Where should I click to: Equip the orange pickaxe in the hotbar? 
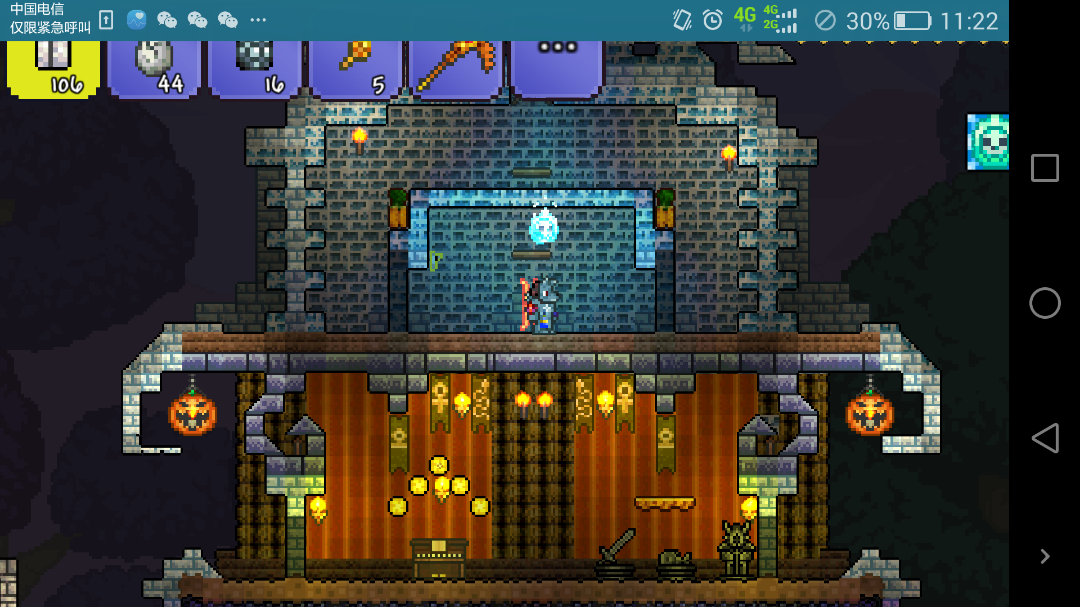(x=455, y=68)
